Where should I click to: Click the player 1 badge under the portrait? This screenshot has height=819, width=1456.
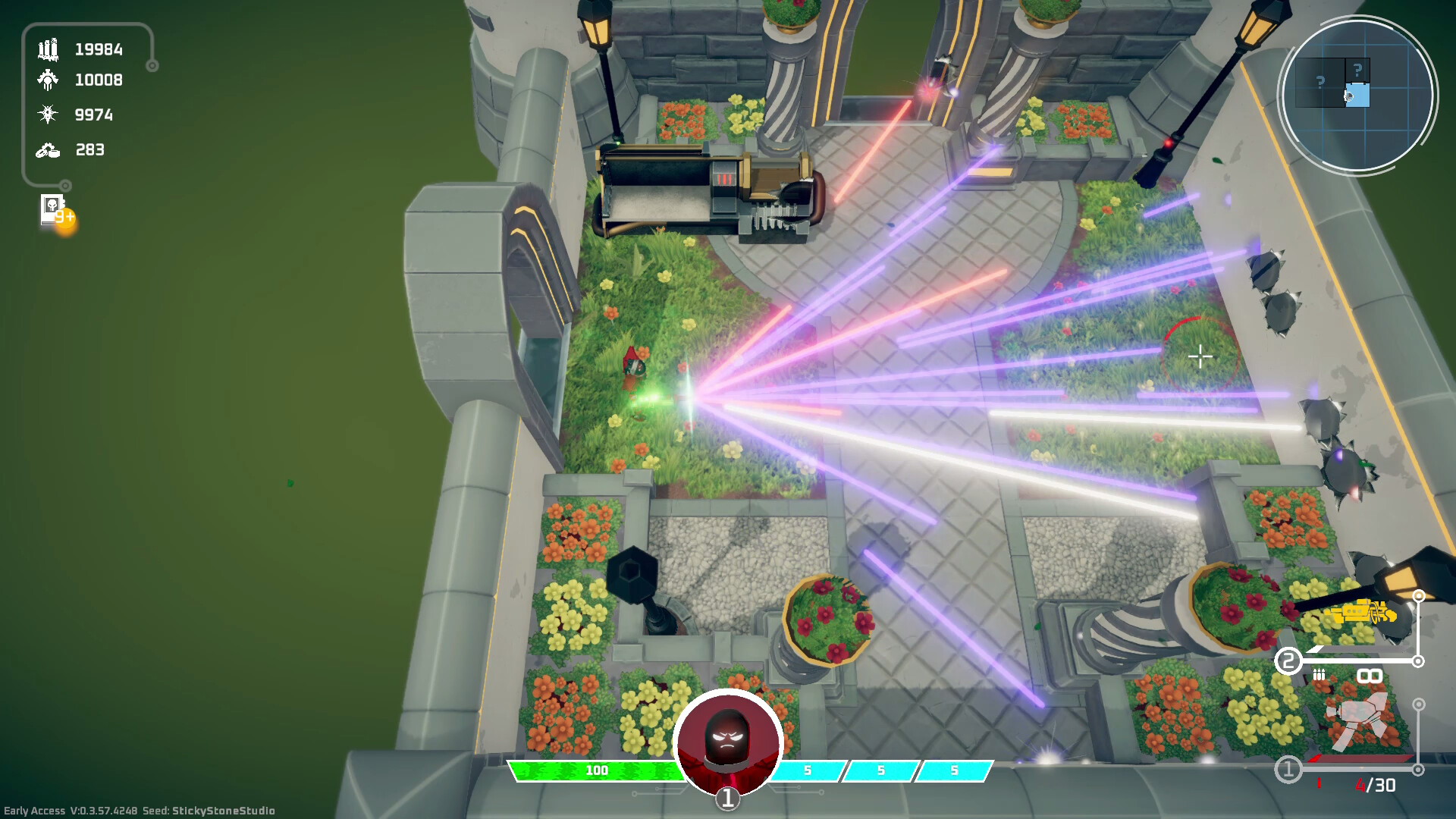(x=726, y=798)
